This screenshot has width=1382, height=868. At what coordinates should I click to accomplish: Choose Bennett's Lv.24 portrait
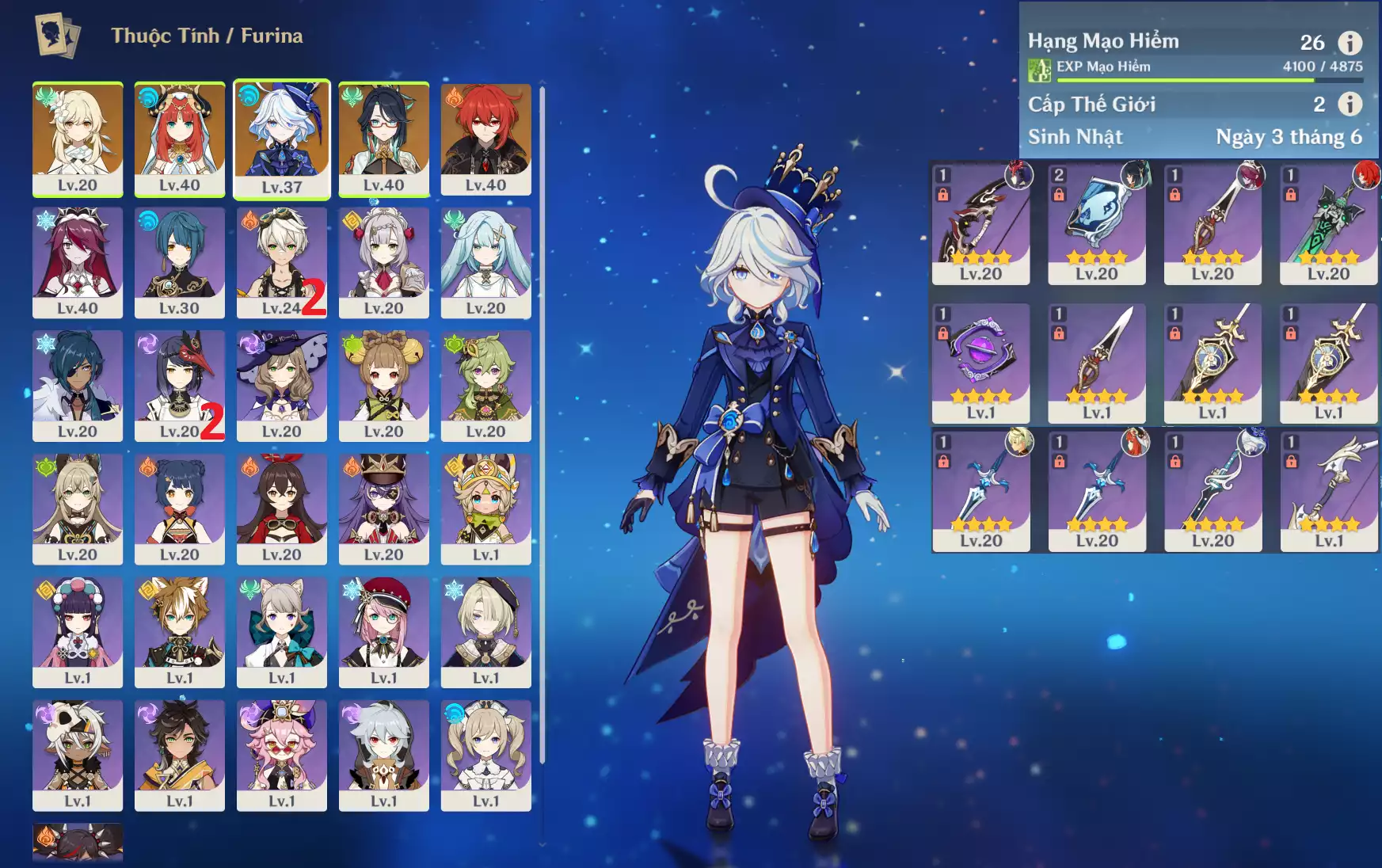click(282, 262)
